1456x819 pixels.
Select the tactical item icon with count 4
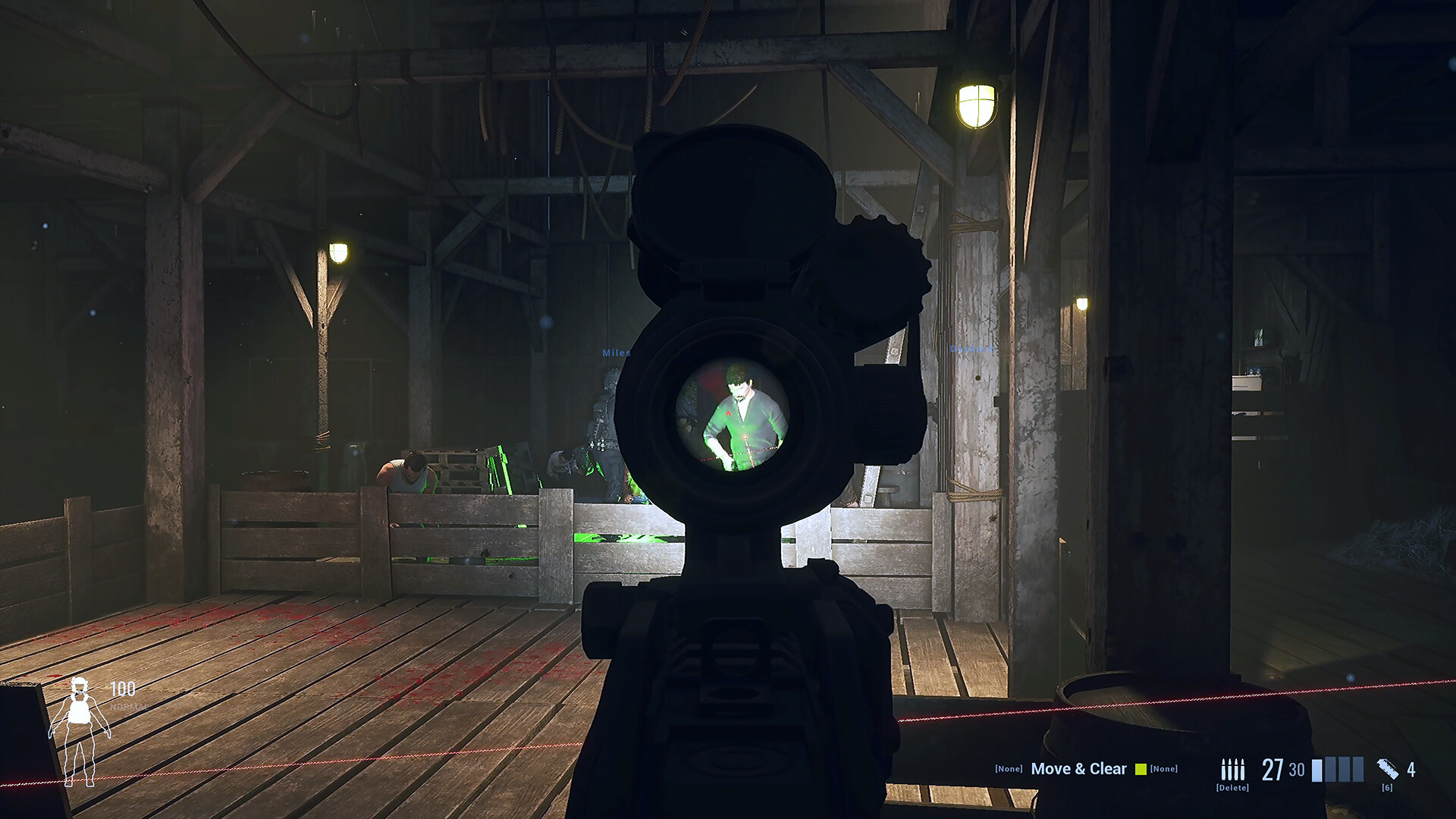1387,769
